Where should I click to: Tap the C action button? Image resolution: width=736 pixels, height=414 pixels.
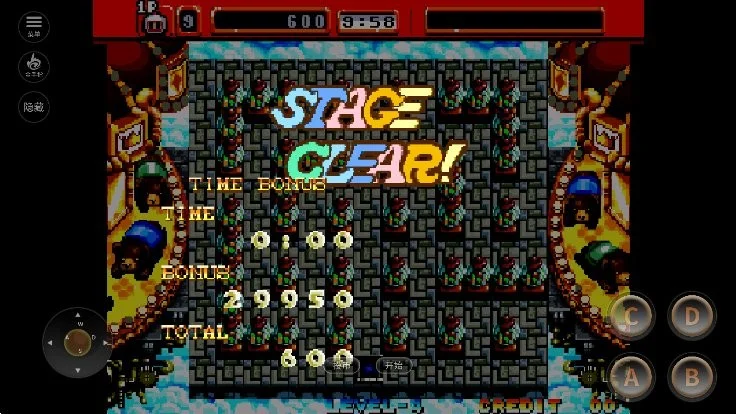[x=632, y=317]
